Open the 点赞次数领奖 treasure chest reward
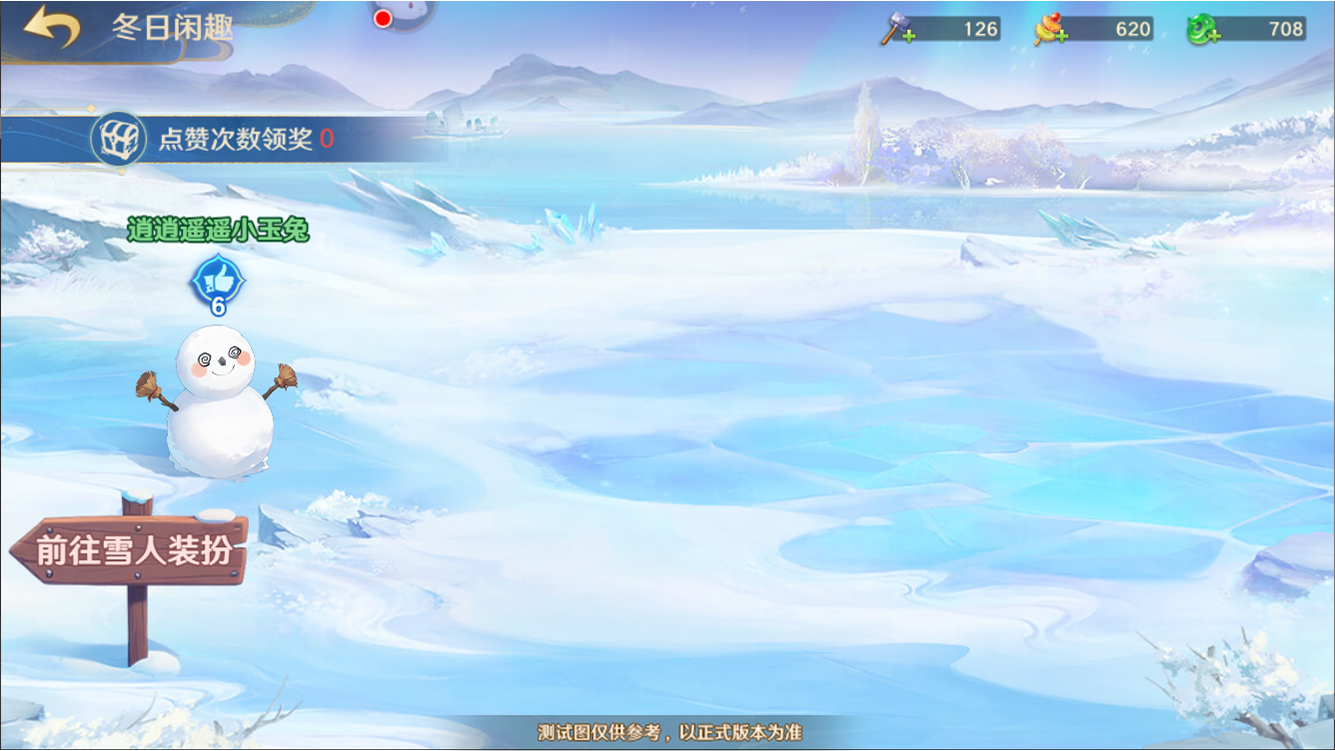 coord(119,139)
